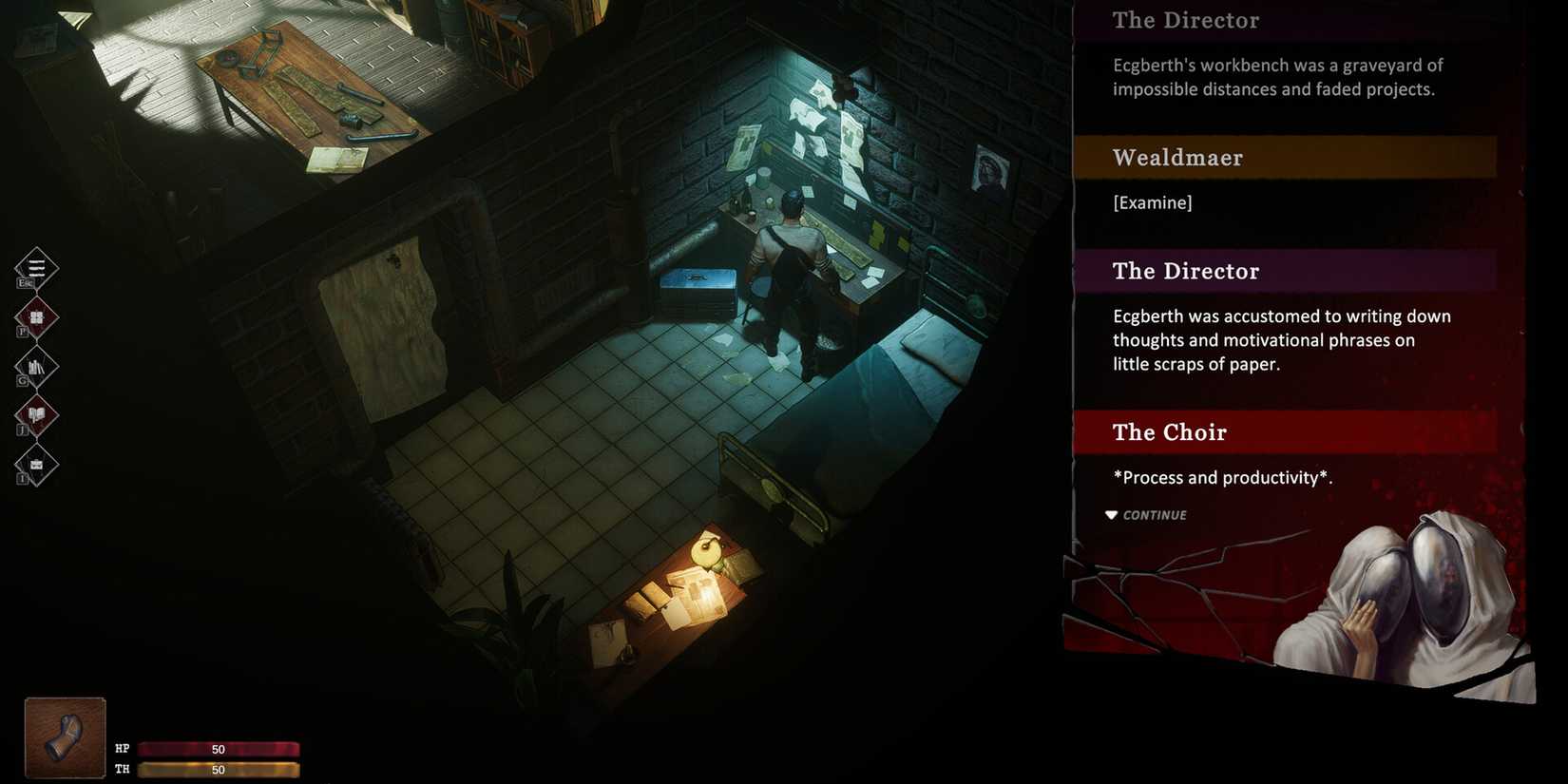The width and height of the screenshot is (1568, 784).
Task: Click Examine under Wealdmaer
Action: (1152, 201)
